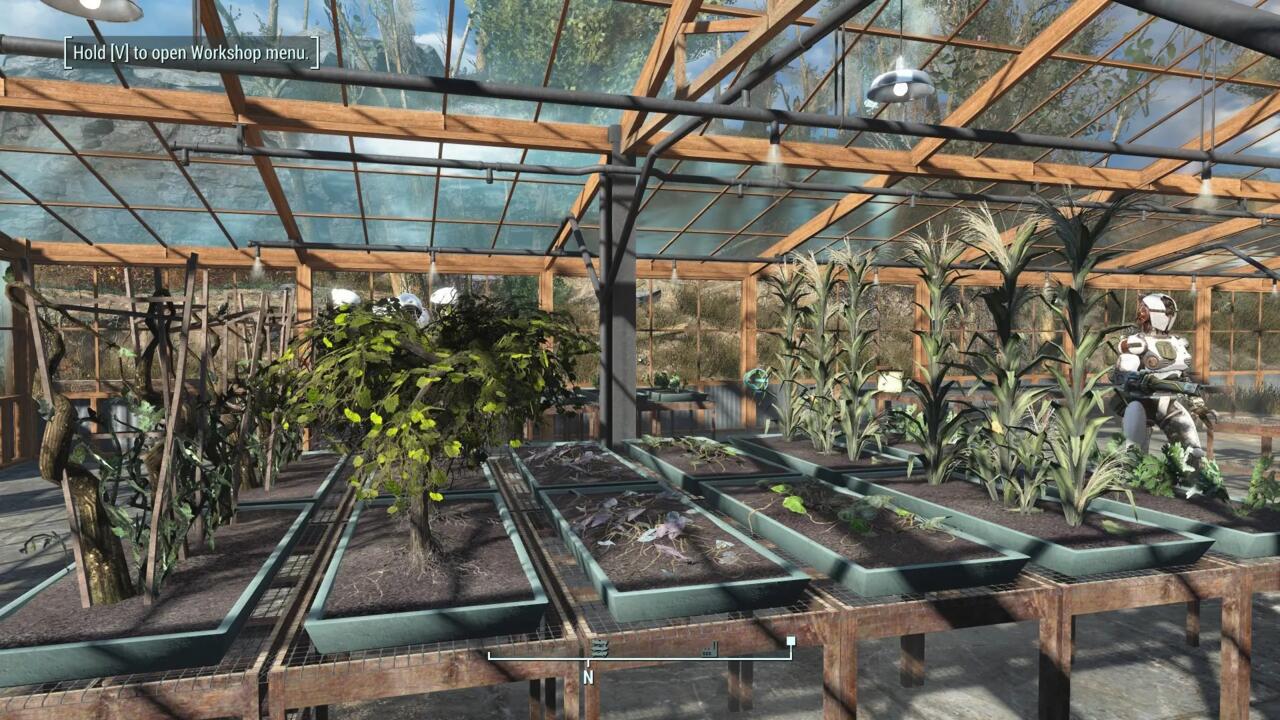Select the wavy-lines location marker on compass

(599, 649)
